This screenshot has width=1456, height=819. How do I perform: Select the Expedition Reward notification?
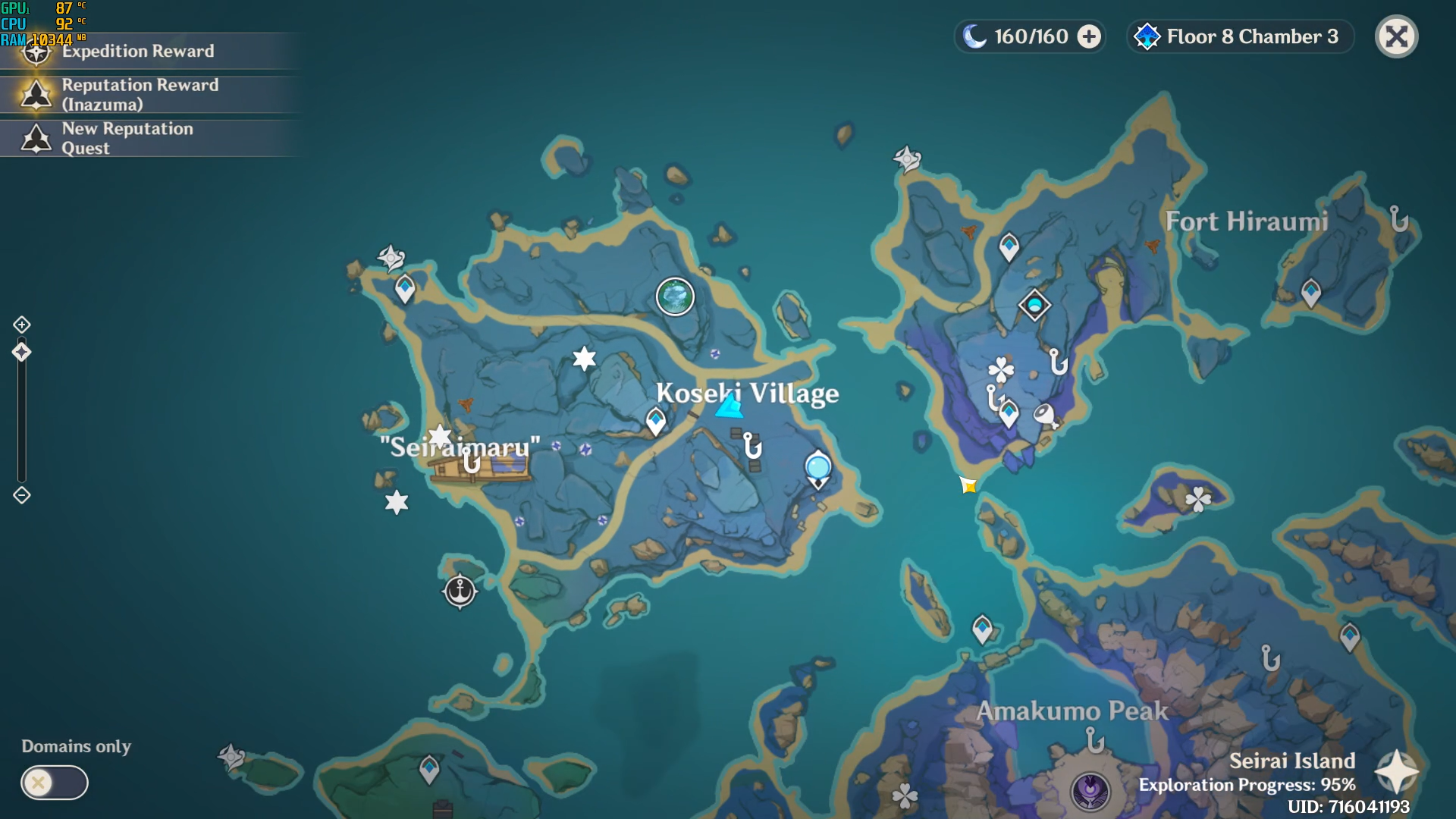(136, 52)
